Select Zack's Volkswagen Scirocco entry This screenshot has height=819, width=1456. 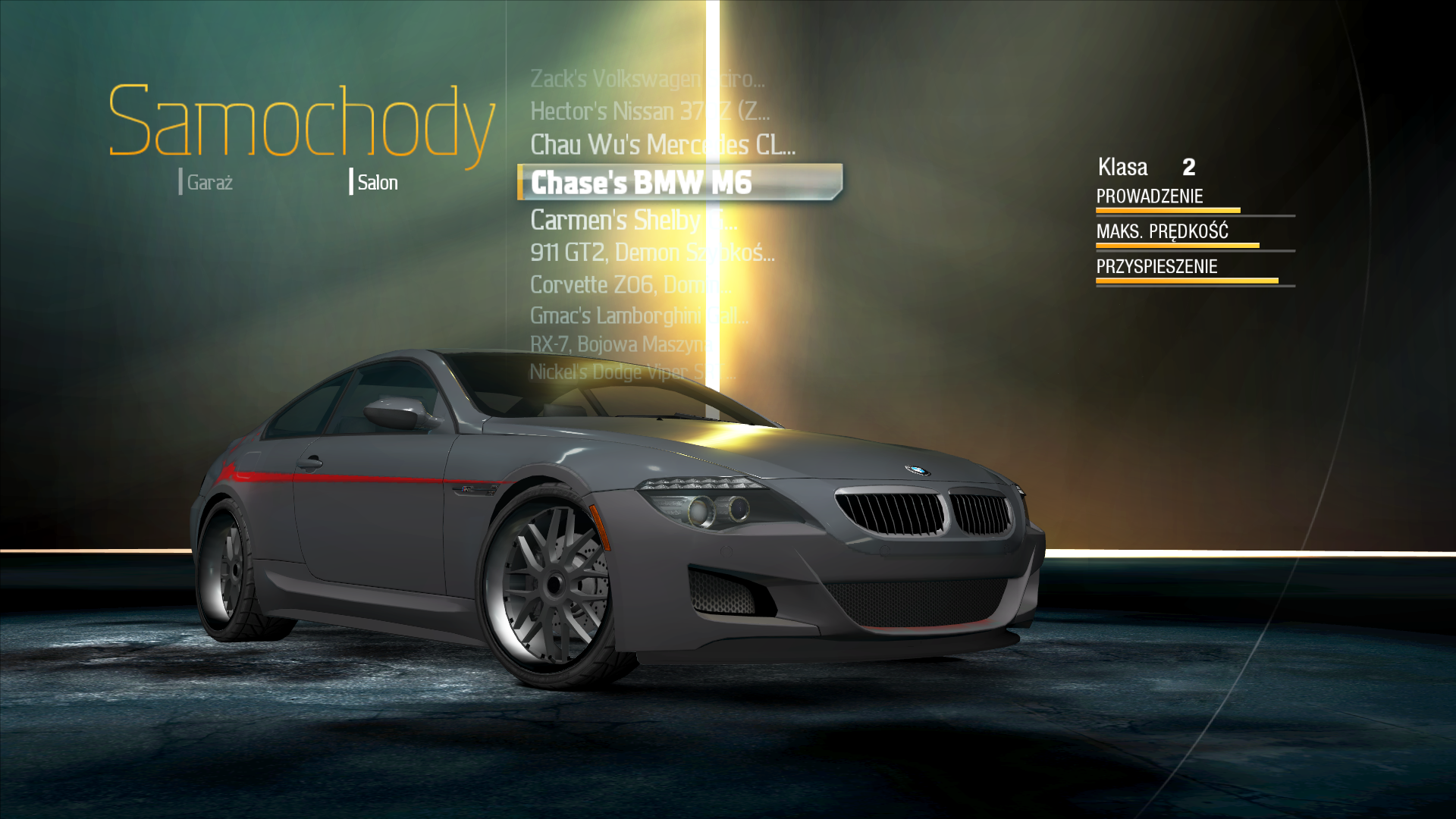point(647,79)
